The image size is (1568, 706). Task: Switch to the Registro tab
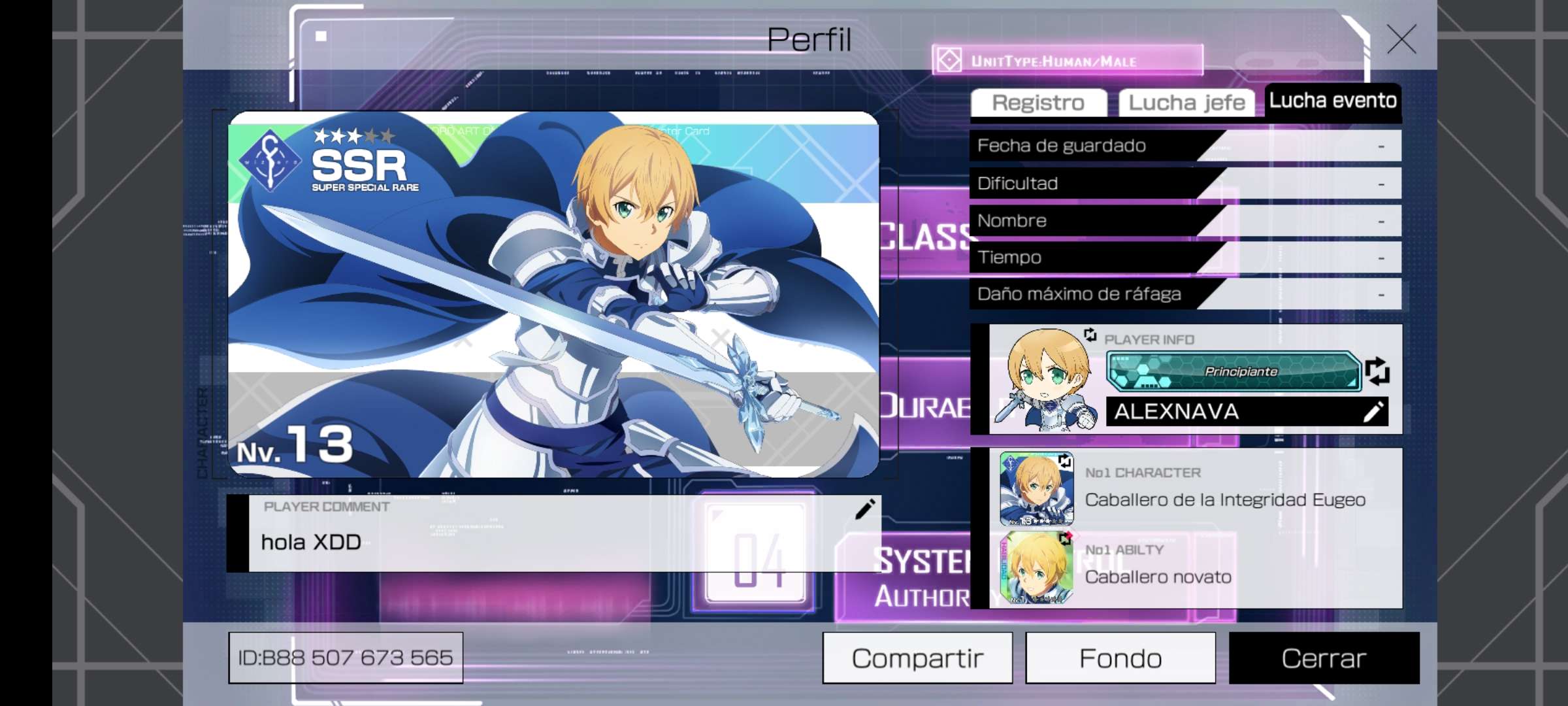[1038, 103]
